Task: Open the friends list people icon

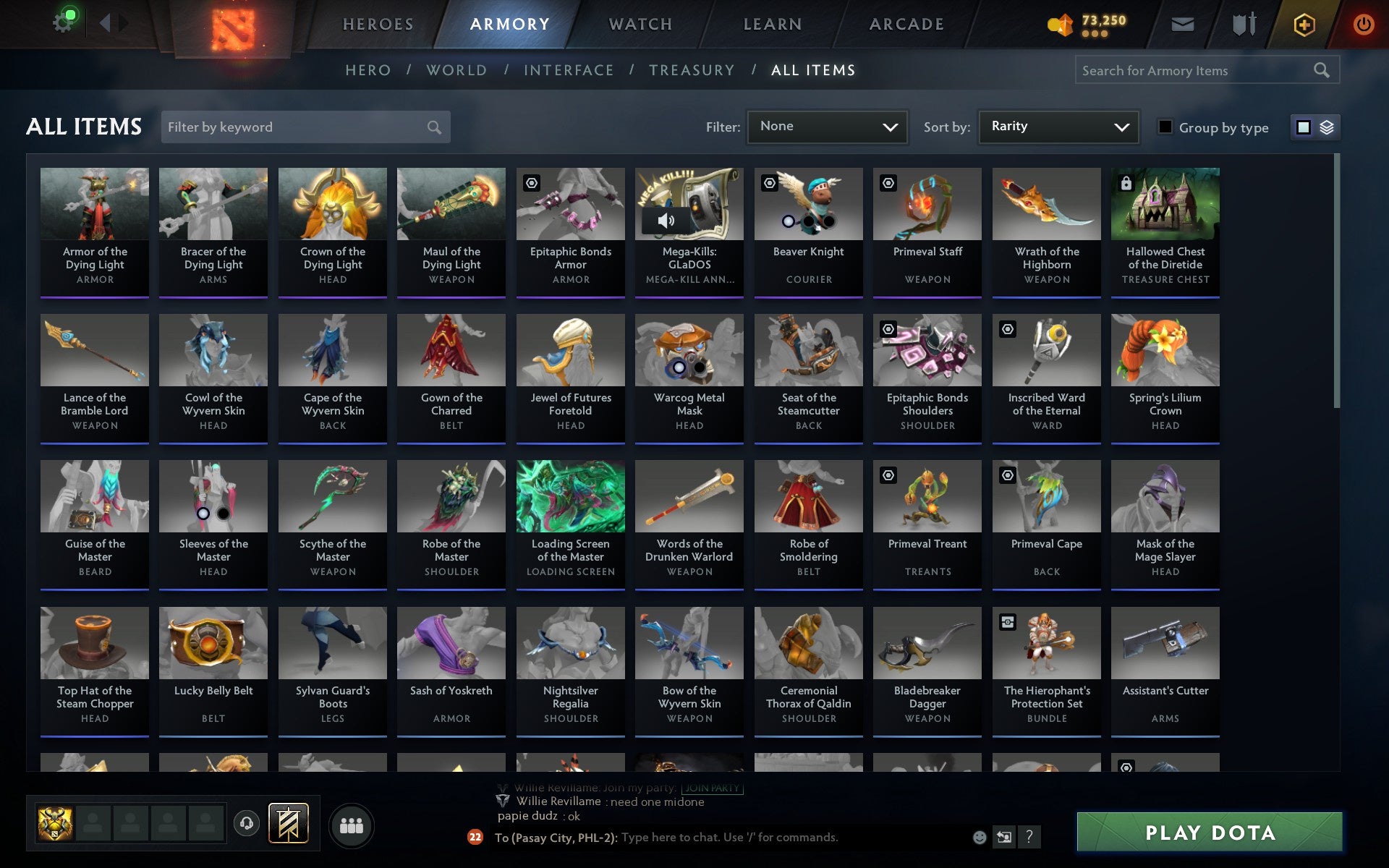Action: 352,824
